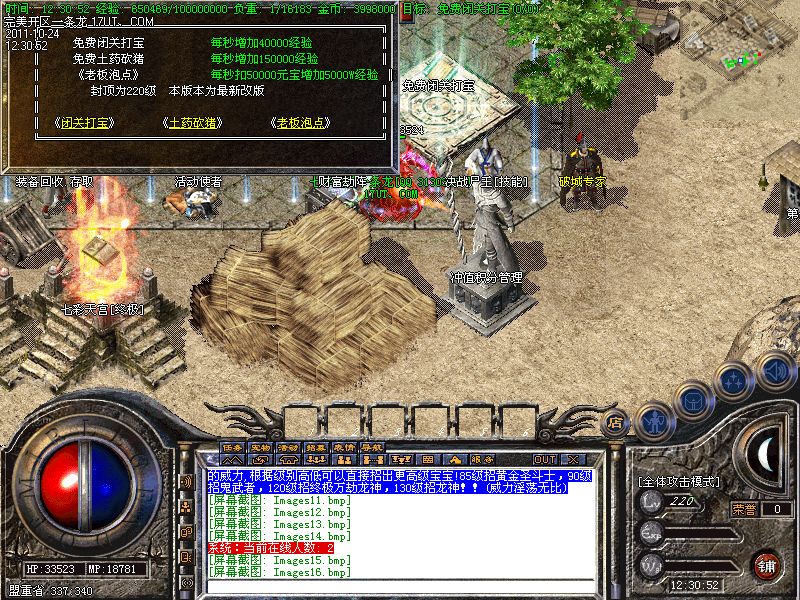
Task: Change the 全体攻击模式 attack mode
Action: 678,482
